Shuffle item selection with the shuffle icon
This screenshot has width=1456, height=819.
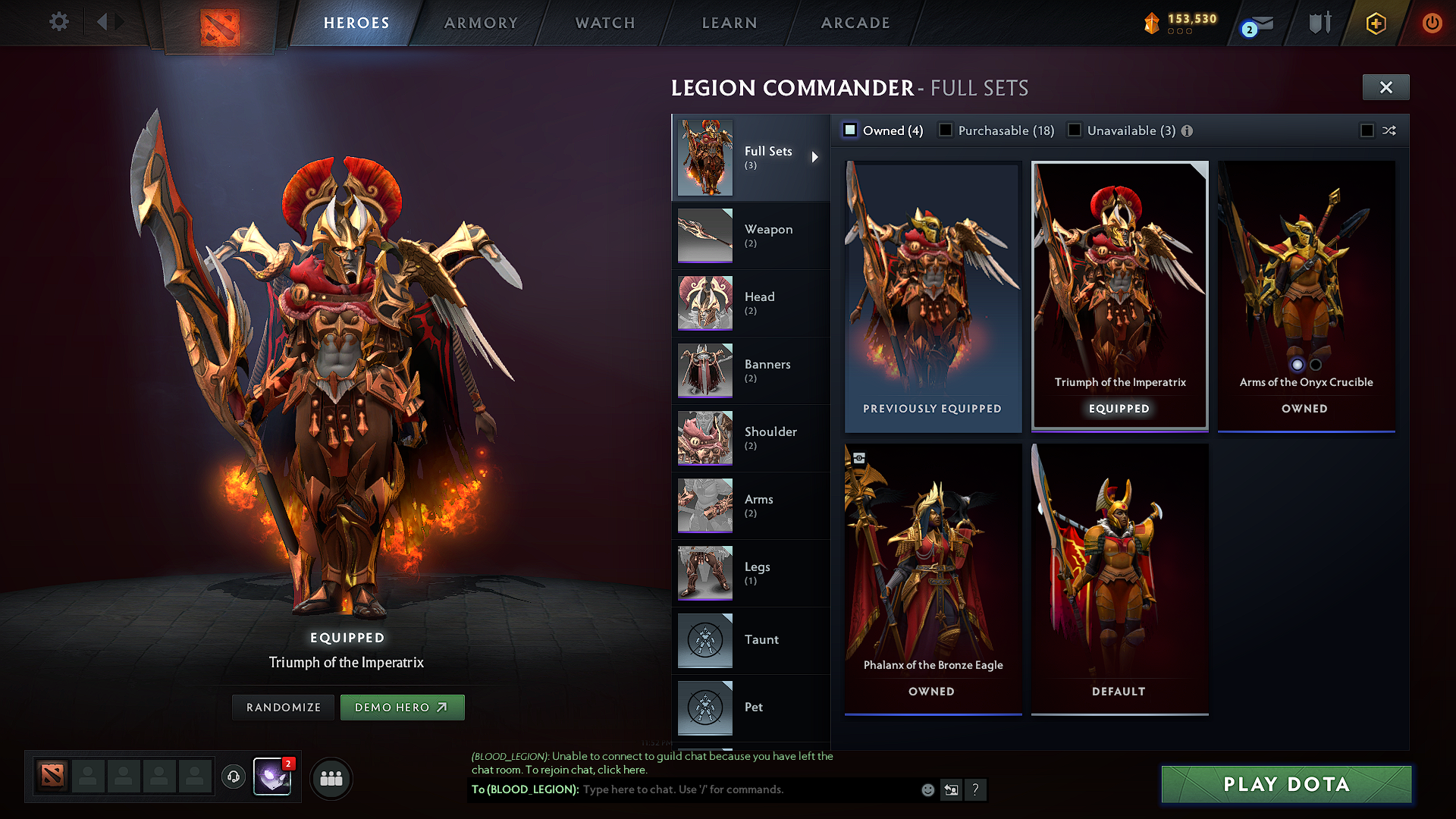[x=1390, y=130]
